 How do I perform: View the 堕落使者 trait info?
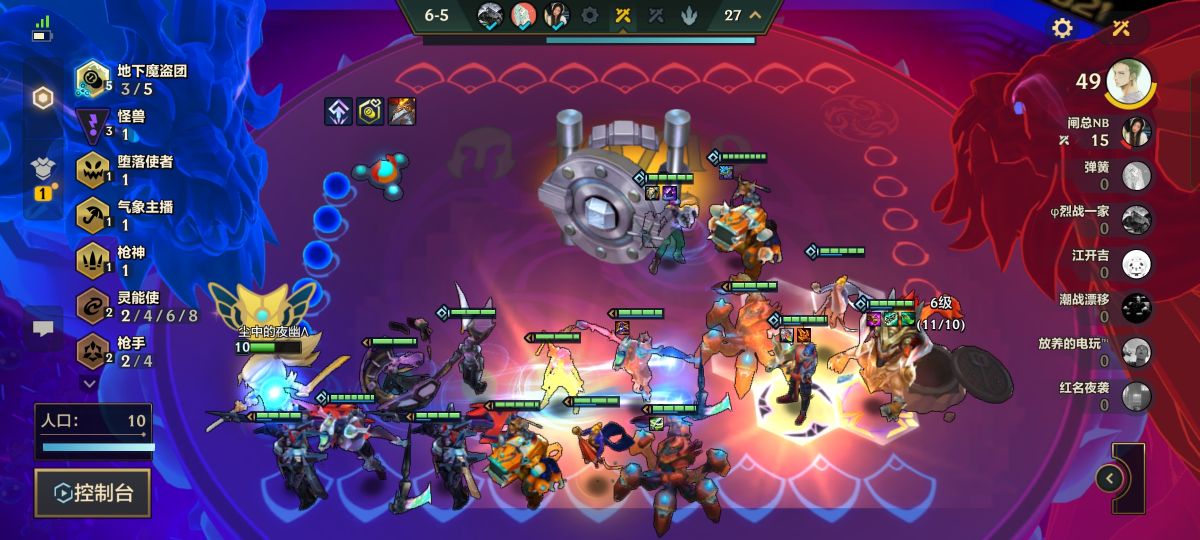click(125, 170)
